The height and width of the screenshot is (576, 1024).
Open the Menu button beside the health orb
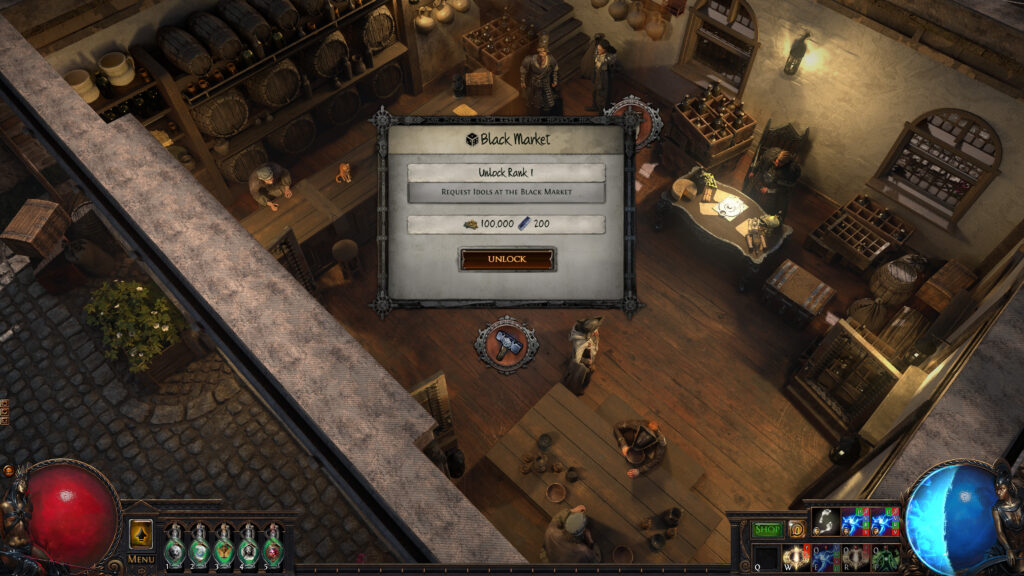[141, 559]
